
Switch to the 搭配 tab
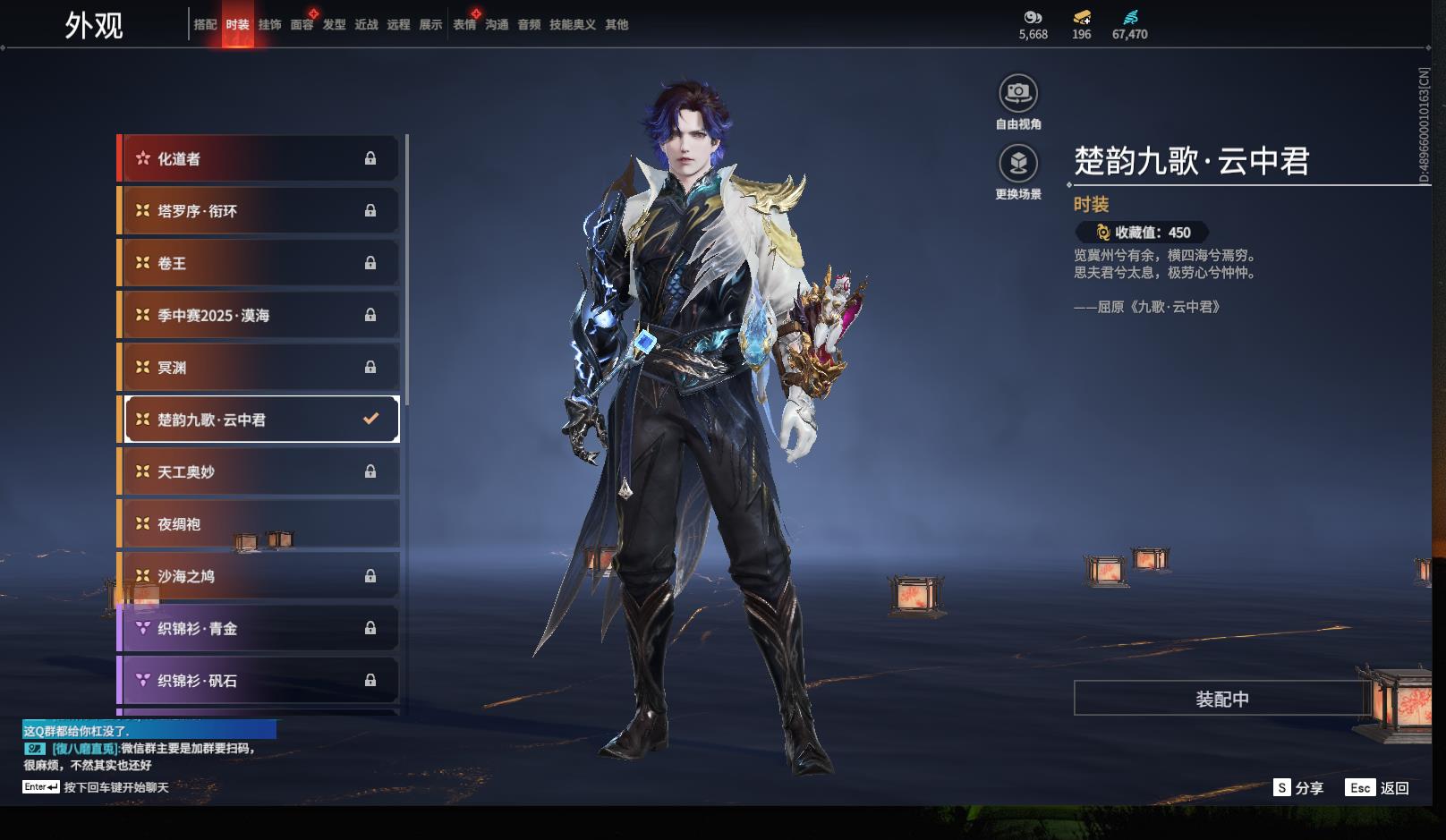point(205,25)
